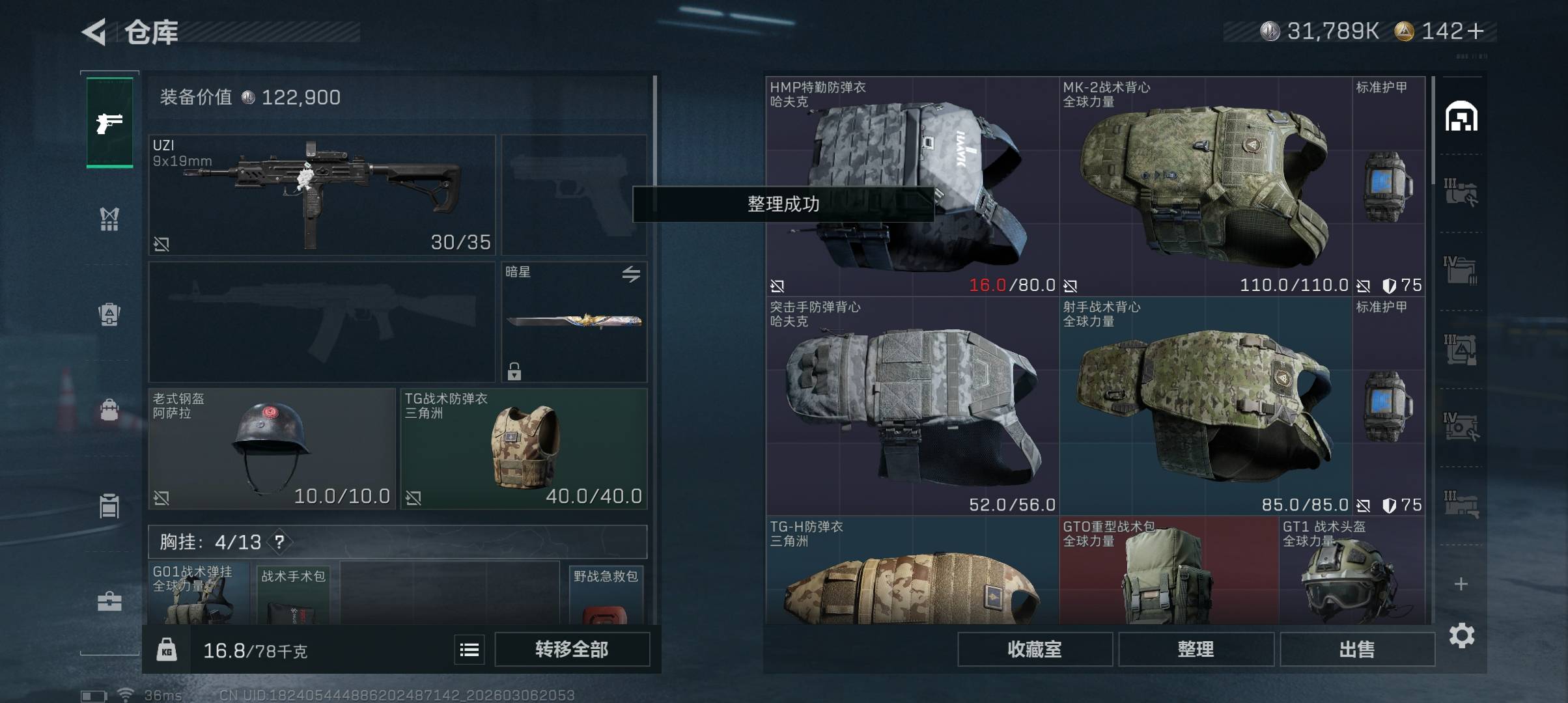The image size is (1568, 703).
Task: Open the 出售 sell option
Action: 1357,649
